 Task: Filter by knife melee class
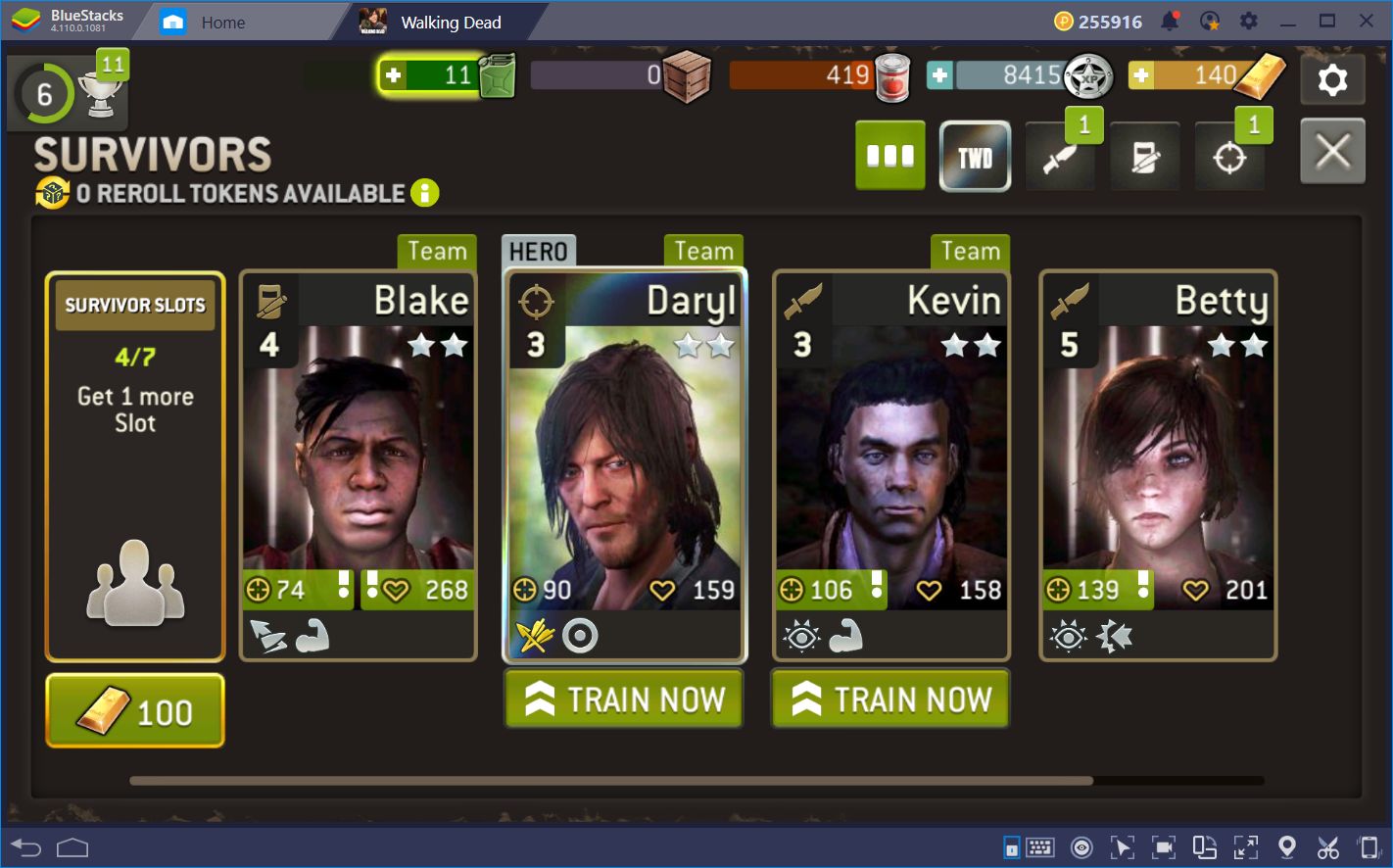[1060, 157]
